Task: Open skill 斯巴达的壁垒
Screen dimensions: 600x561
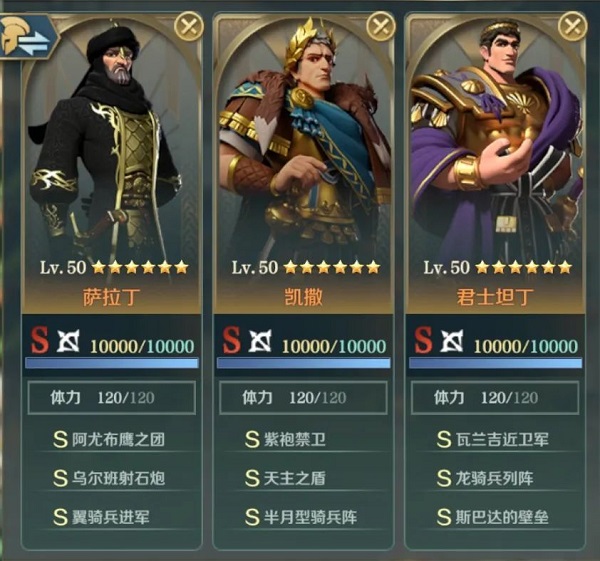Action: click(495, 517)
